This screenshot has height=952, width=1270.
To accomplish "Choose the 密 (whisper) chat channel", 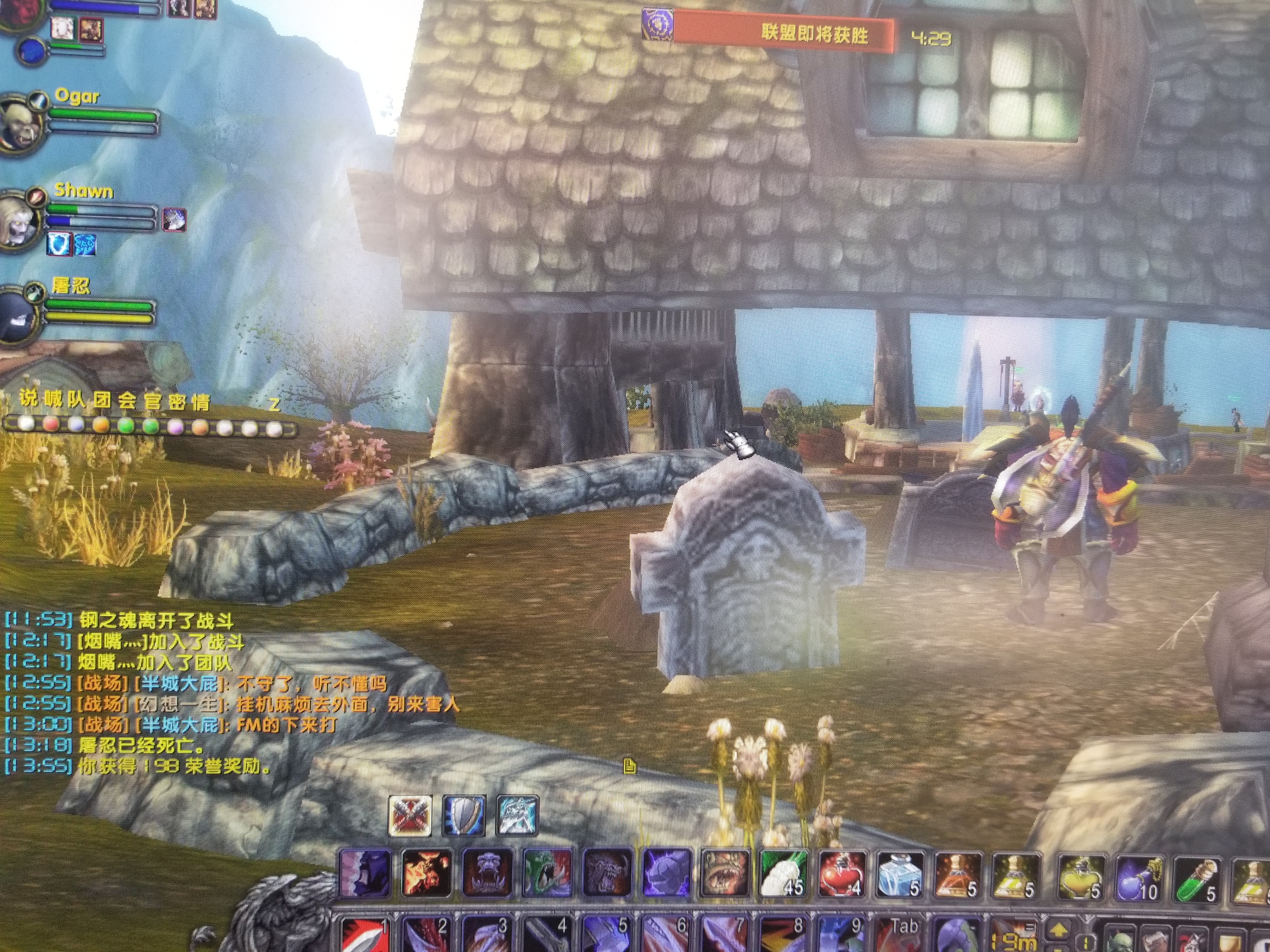I will [x=177, y=403].
